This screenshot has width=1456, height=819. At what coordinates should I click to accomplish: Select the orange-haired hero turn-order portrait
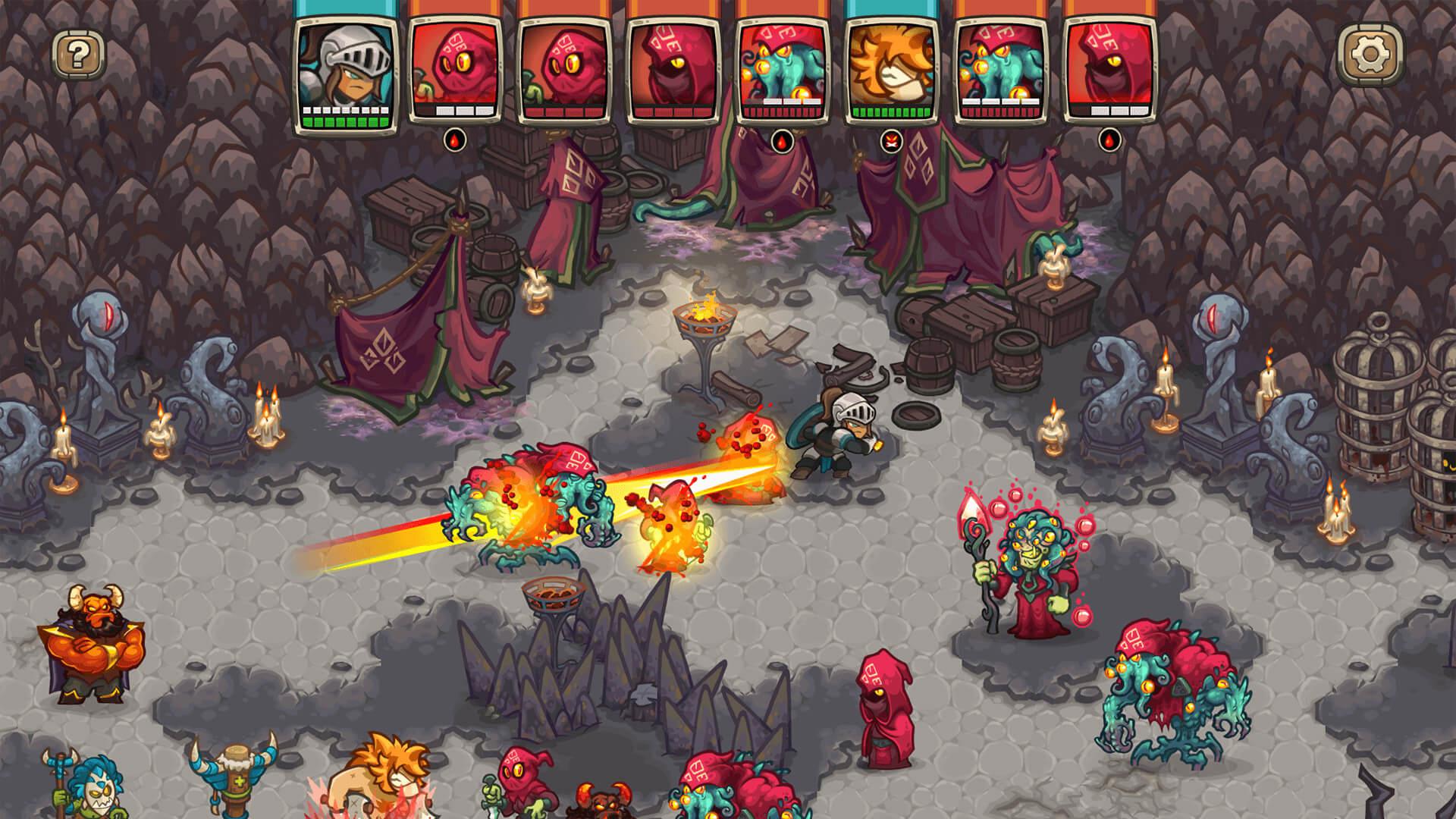(890, 71)
